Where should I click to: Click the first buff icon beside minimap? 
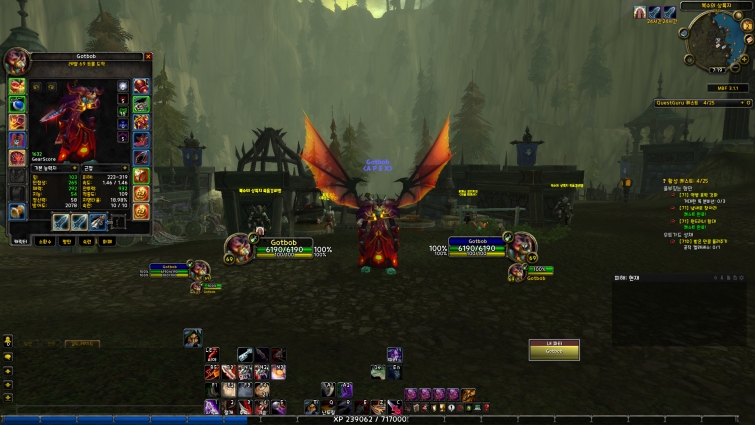[640, 12]
